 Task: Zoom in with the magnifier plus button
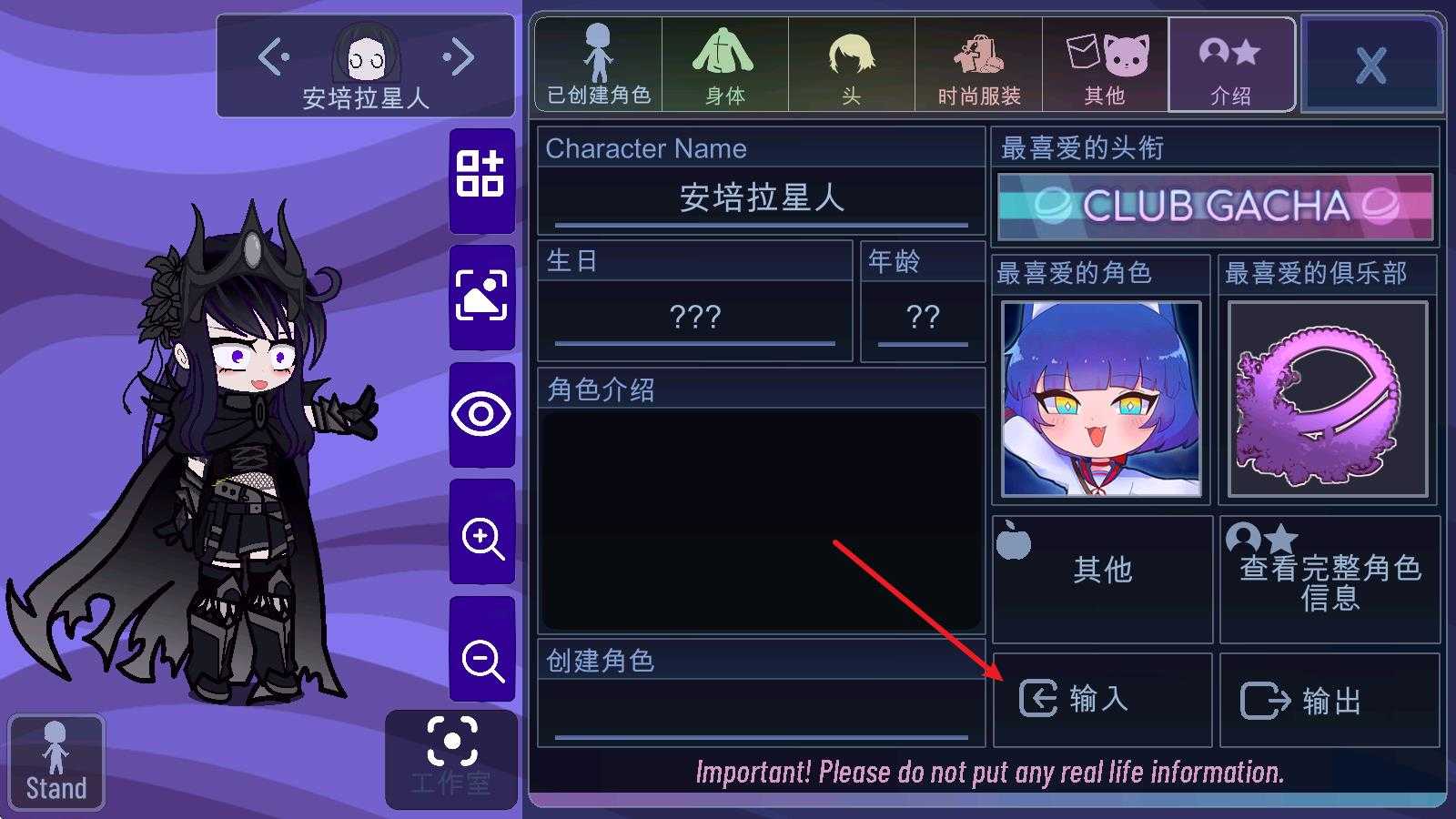[x=481, y=537]
